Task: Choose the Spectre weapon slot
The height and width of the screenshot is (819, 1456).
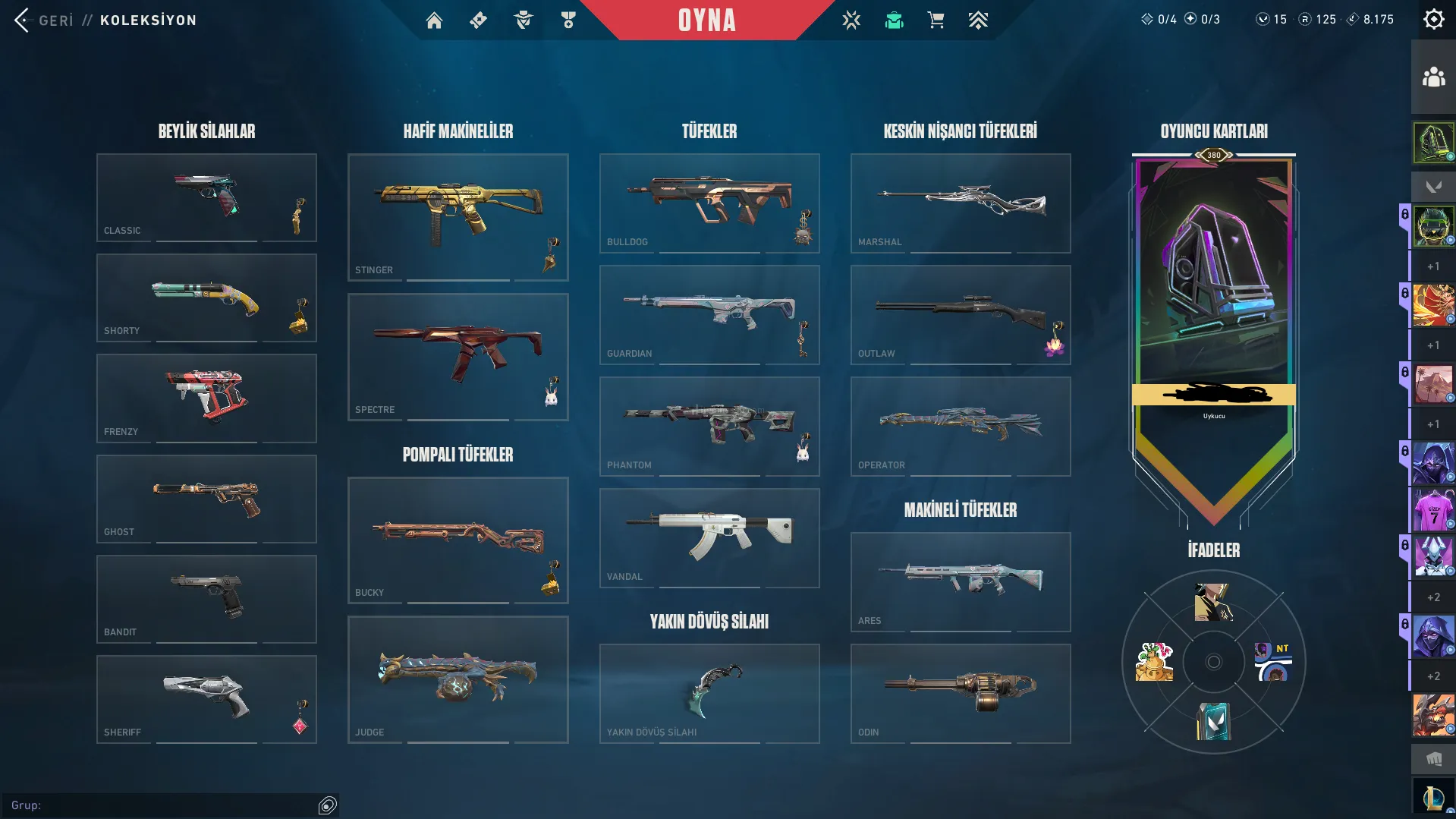Action: pyautogui.click(x=458, y=357)
